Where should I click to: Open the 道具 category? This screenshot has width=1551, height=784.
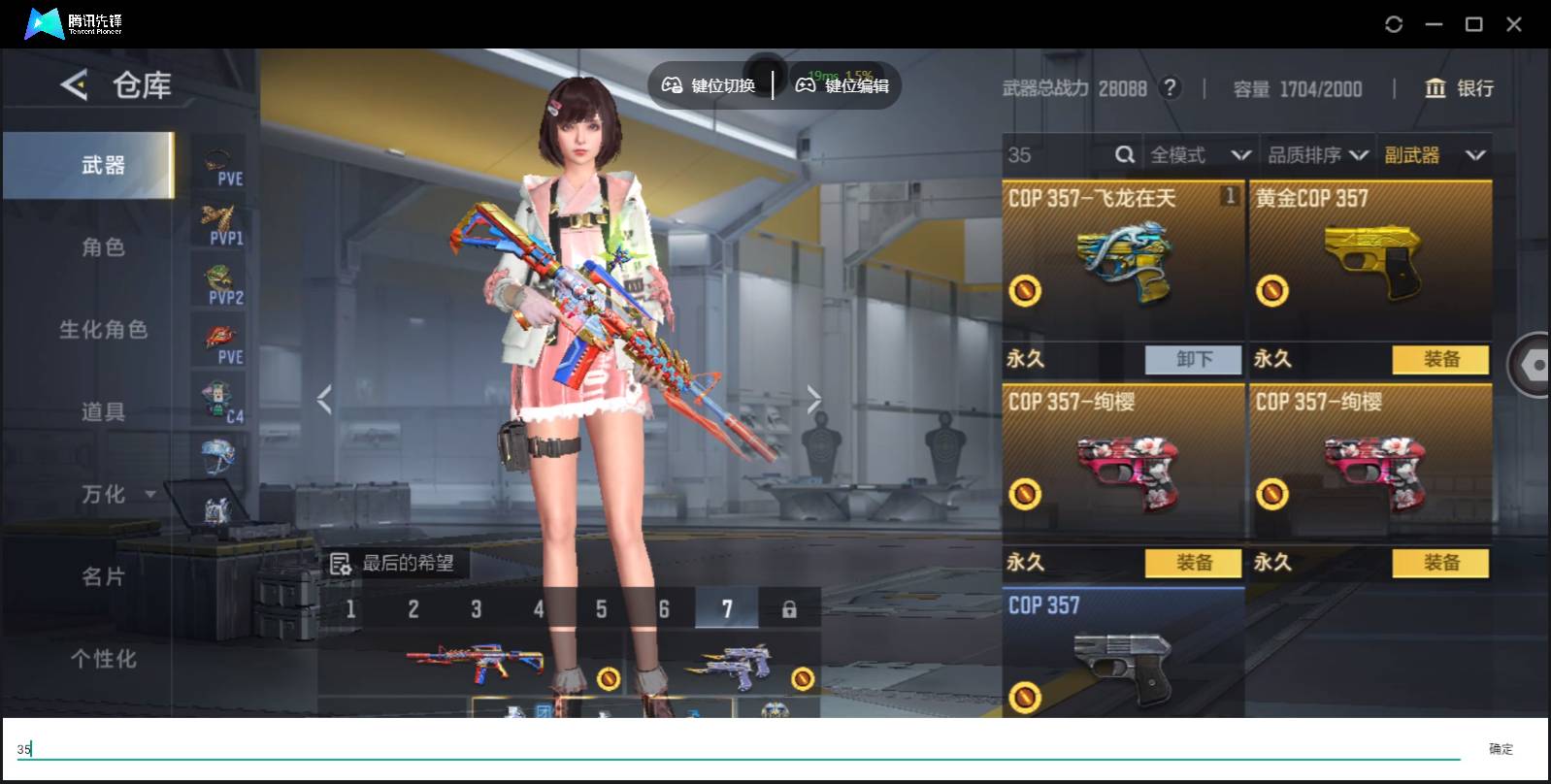pyautogui.click(x=102, y=412)
